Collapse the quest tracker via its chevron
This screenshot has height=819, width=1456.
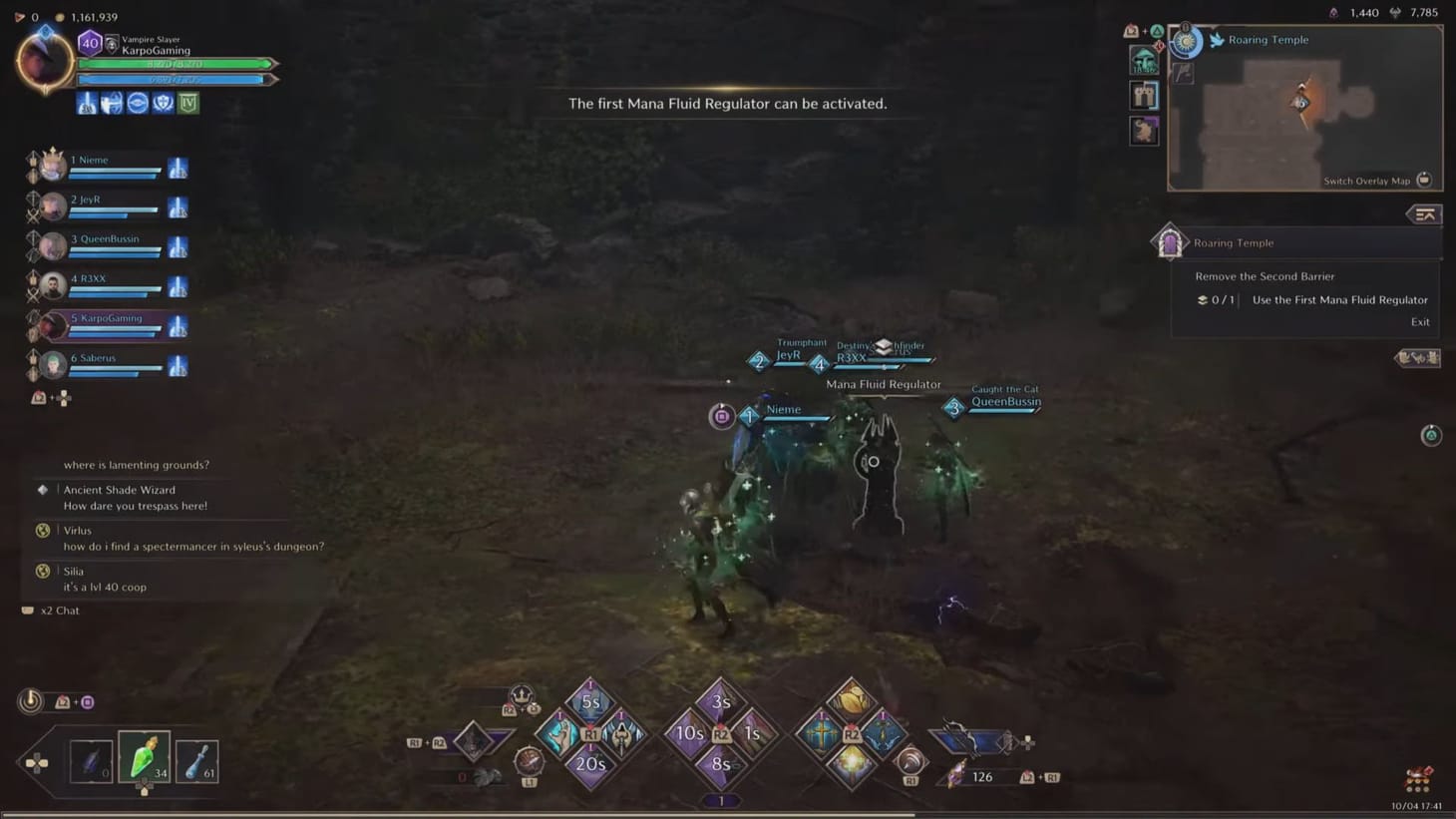click(x=1425, y=214)
